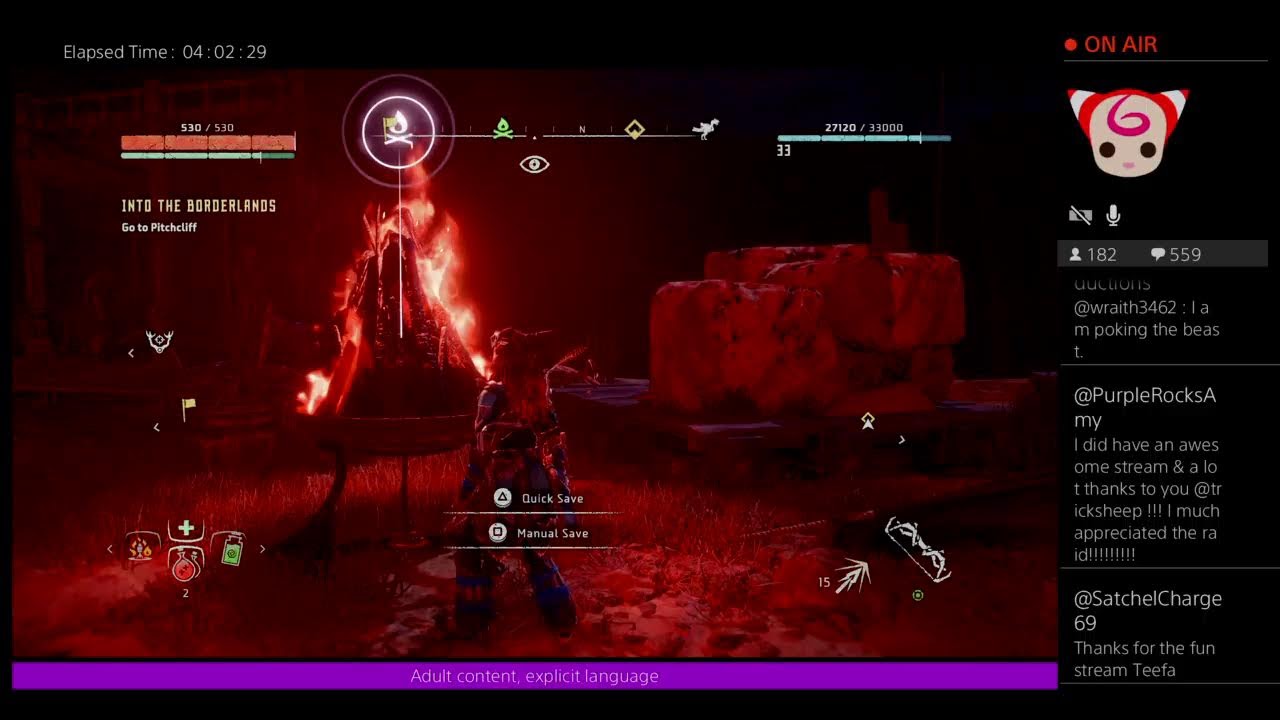Select the green campfire marker on the compass
Screen dimensions: 1280x720
click(x=503, y=128)
